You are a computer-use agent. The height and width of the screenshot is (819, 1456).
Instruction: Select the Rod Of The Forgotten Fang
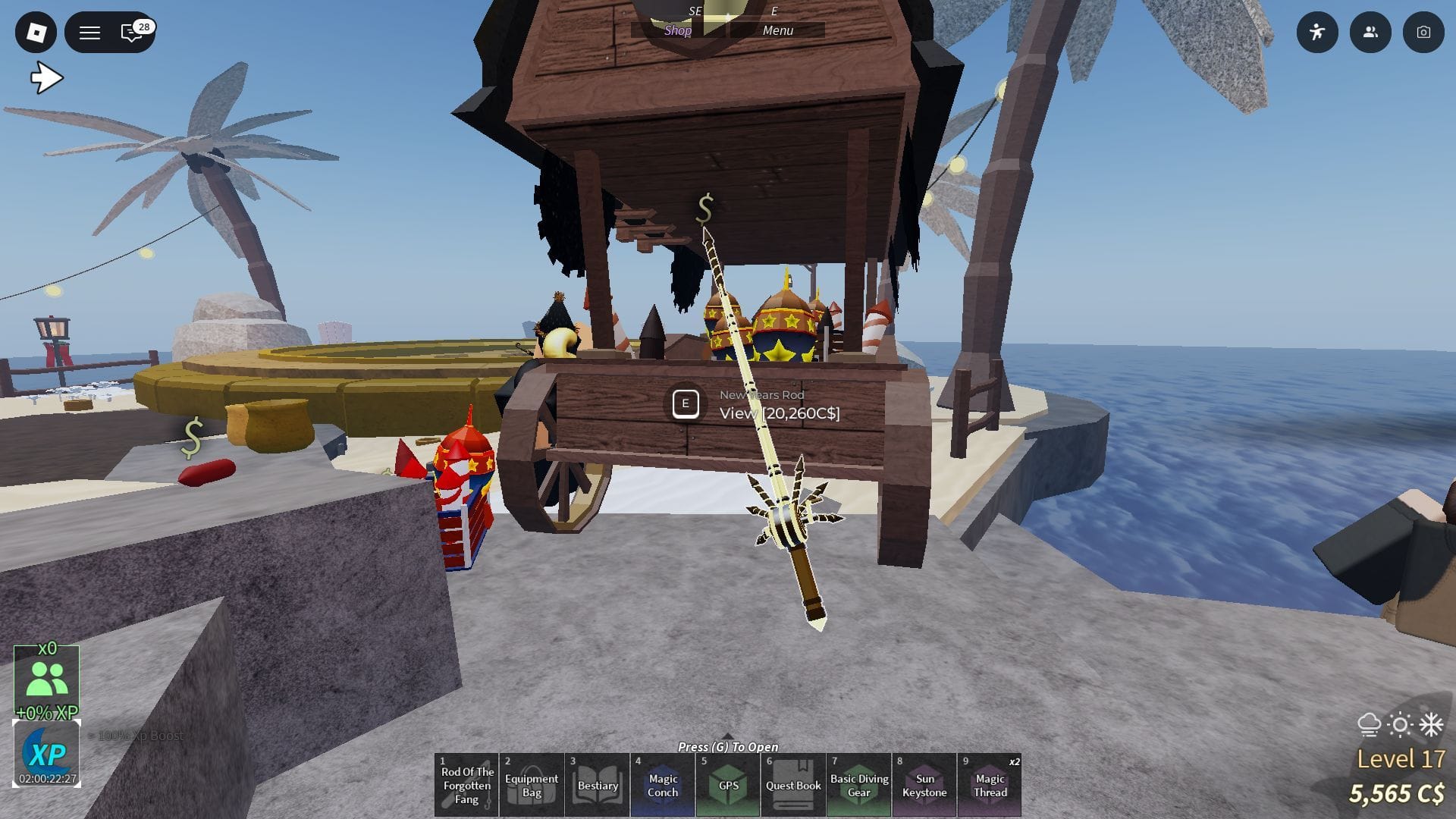coord(466,785)
